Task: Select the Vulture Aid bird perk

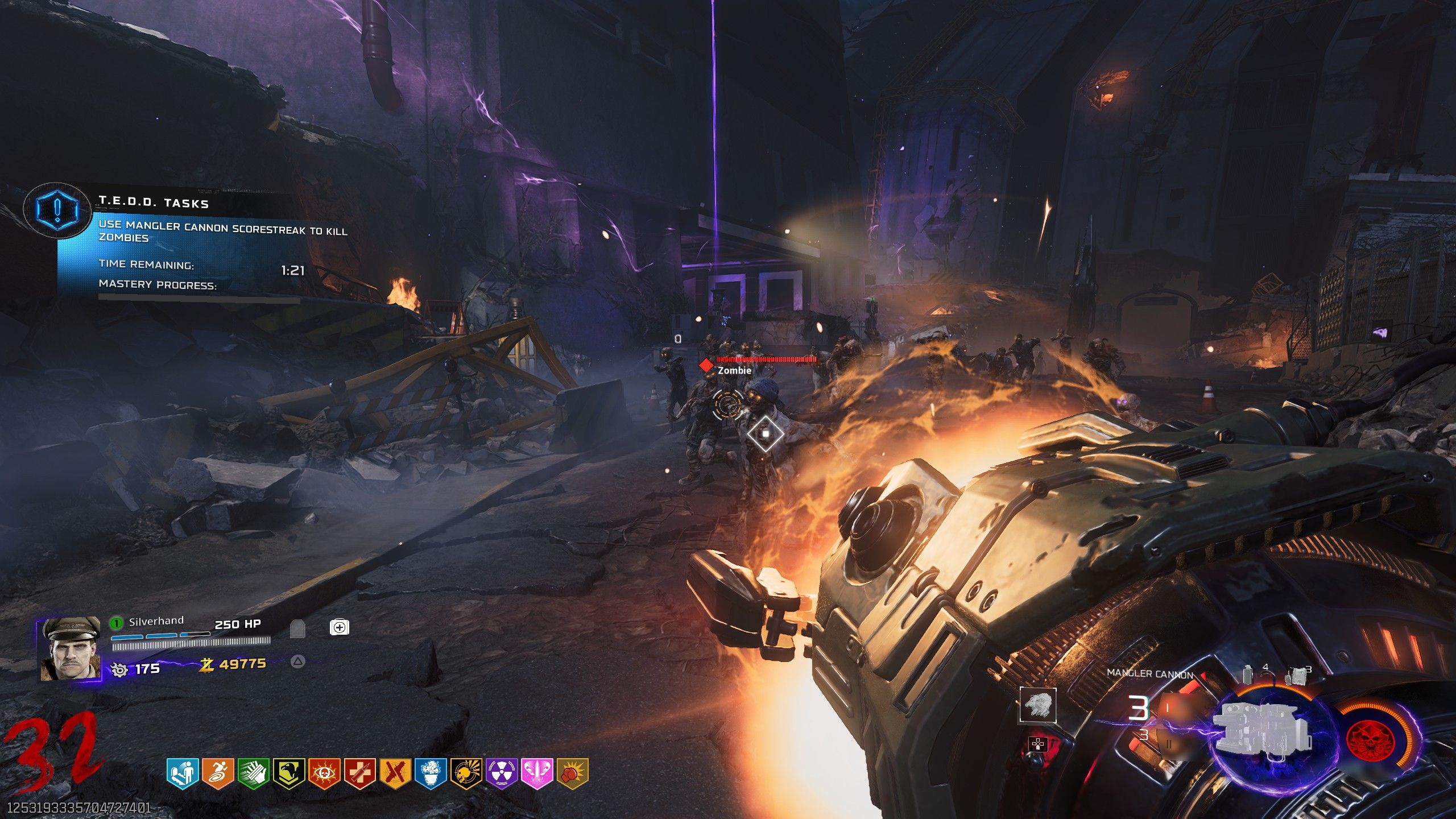Action: 289,773
